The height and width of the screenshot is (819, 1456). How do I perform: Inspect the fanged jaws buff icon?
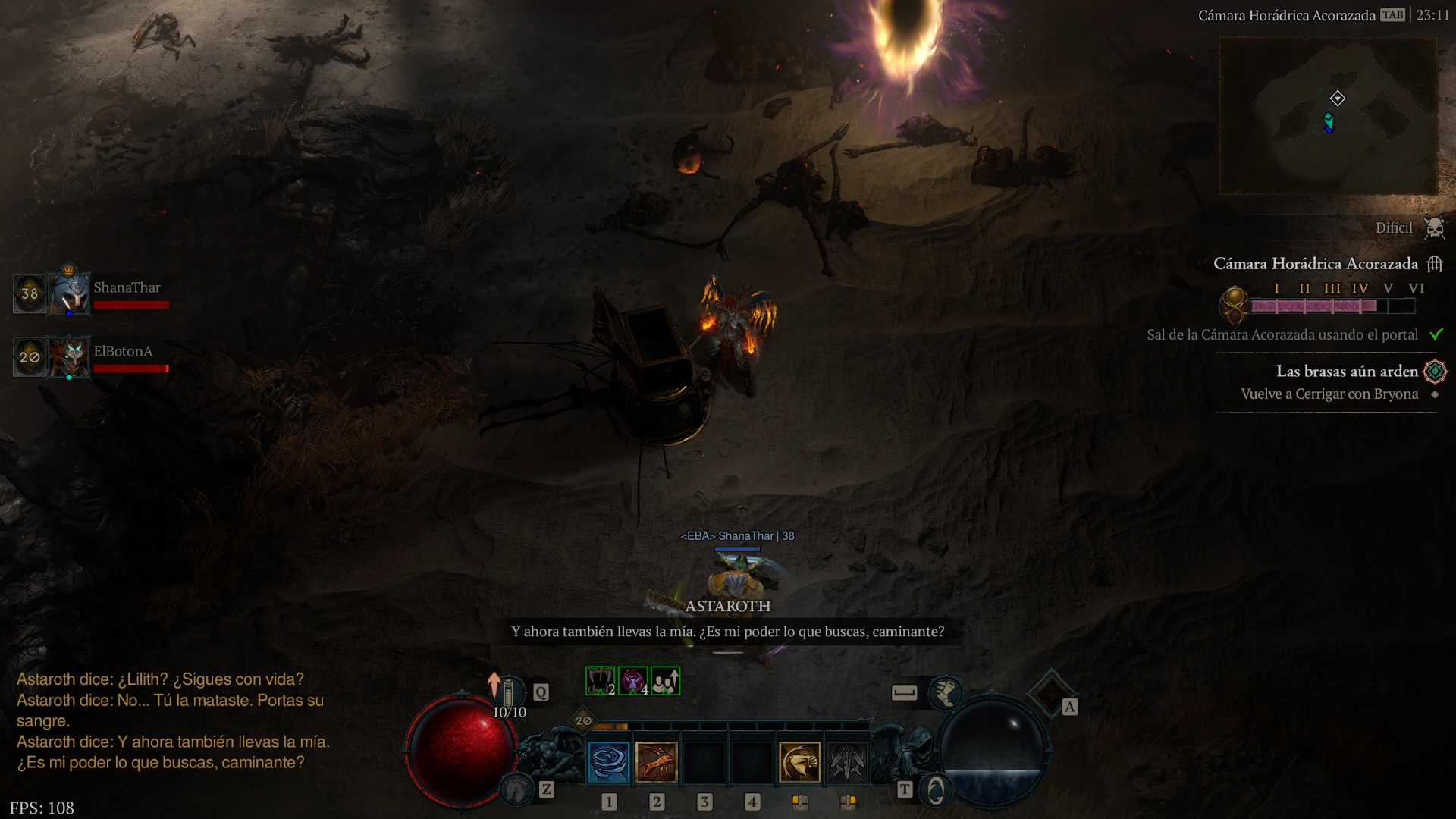click(x=600, y=681)
